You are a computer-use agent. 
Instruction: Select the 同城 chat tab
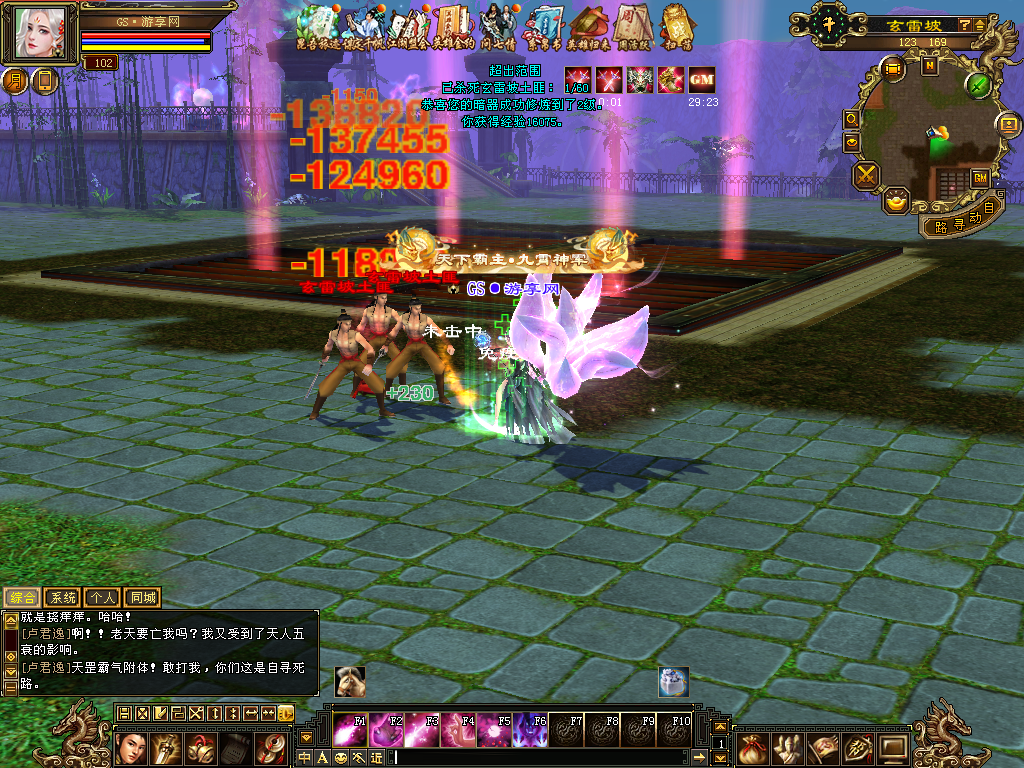pos(143,598)
